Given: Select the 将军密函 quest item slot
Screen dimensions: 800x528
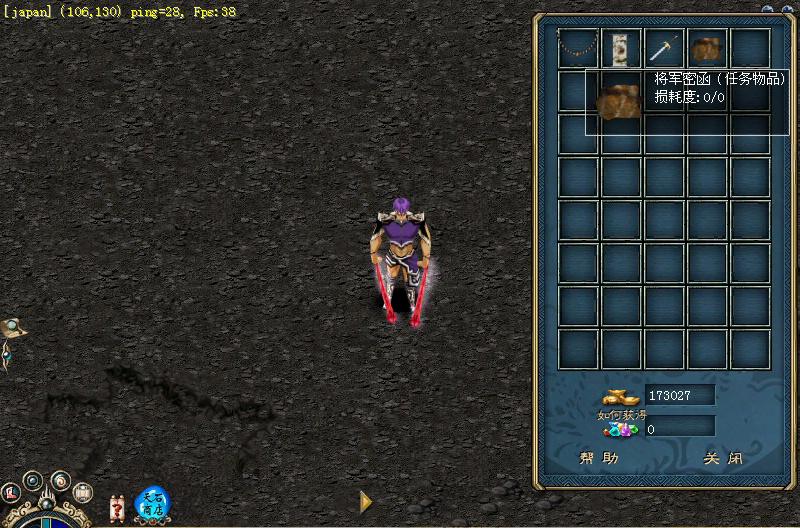Looking at the screenshot, I should 707,47.
